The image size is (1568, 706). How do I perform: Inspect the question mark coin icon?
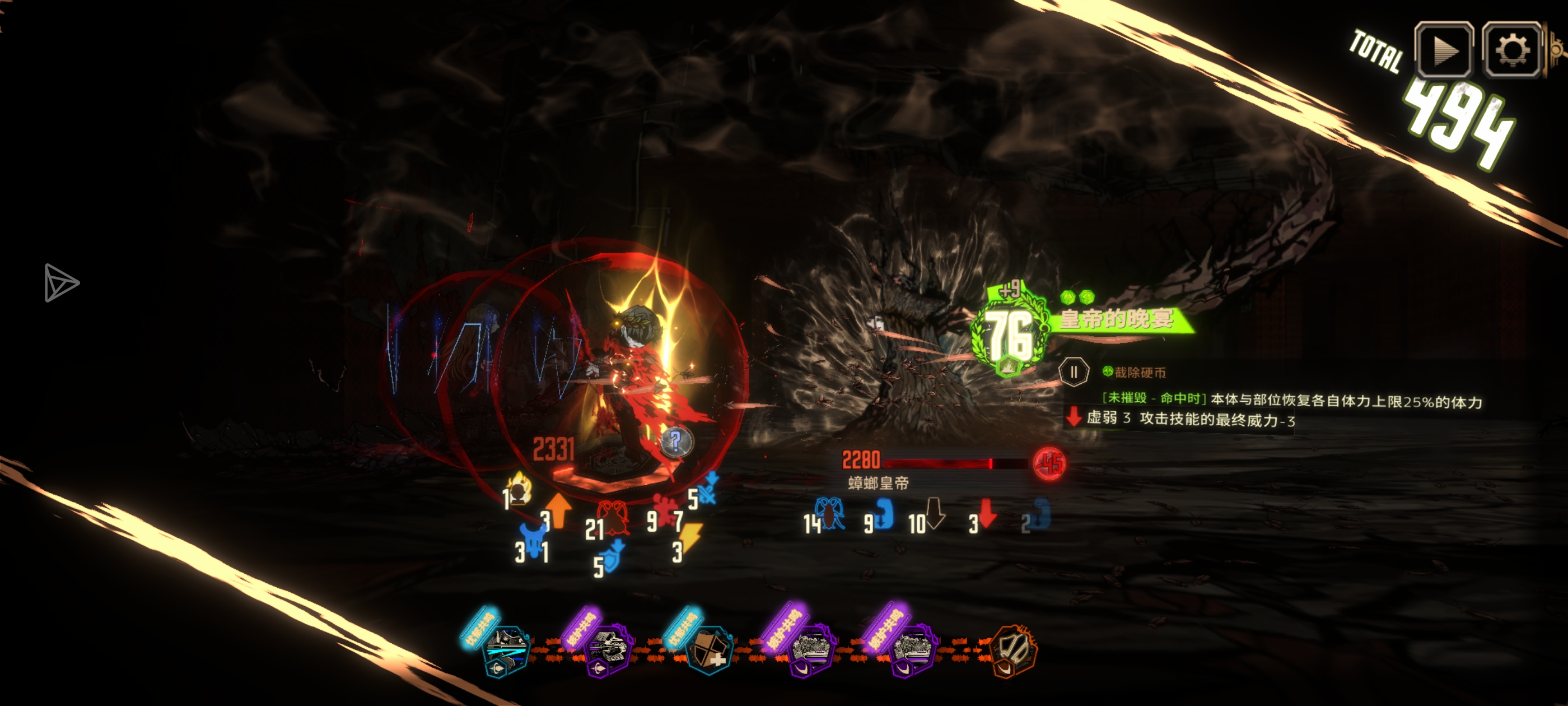676,440
